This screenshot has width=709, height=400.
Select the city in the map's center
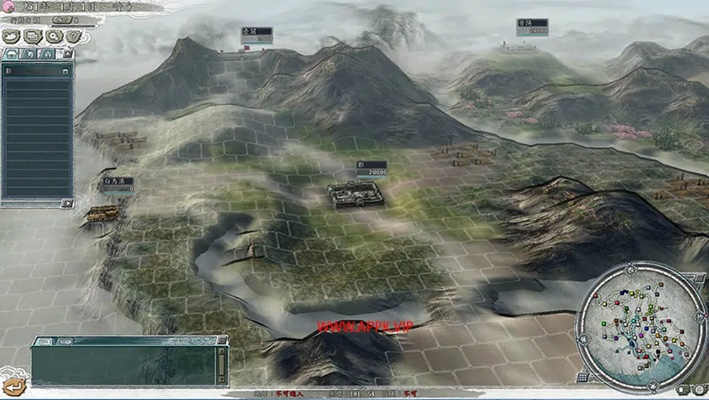(356, 193)
